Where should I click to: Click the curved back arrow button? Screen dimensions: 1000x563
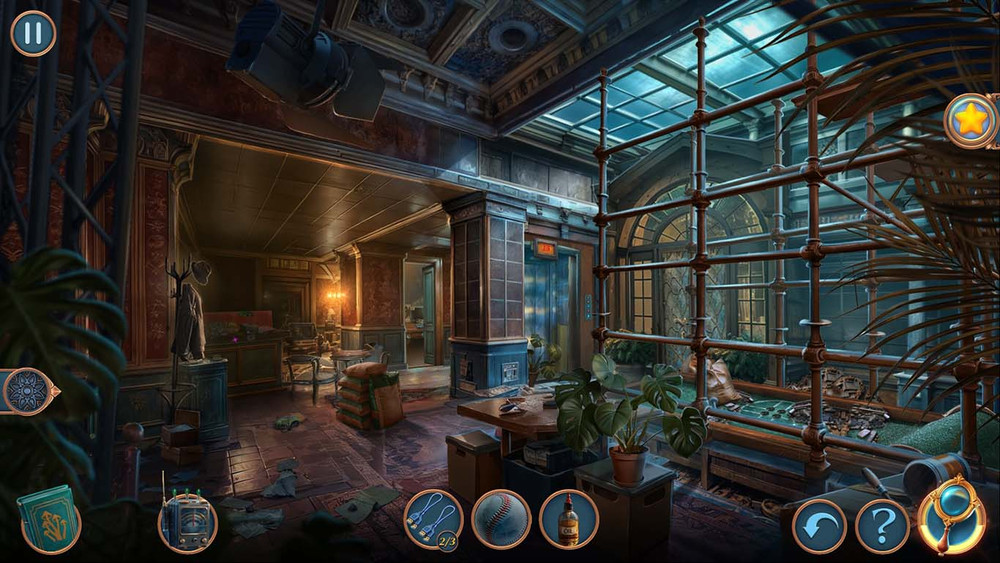tap(819, 526)
